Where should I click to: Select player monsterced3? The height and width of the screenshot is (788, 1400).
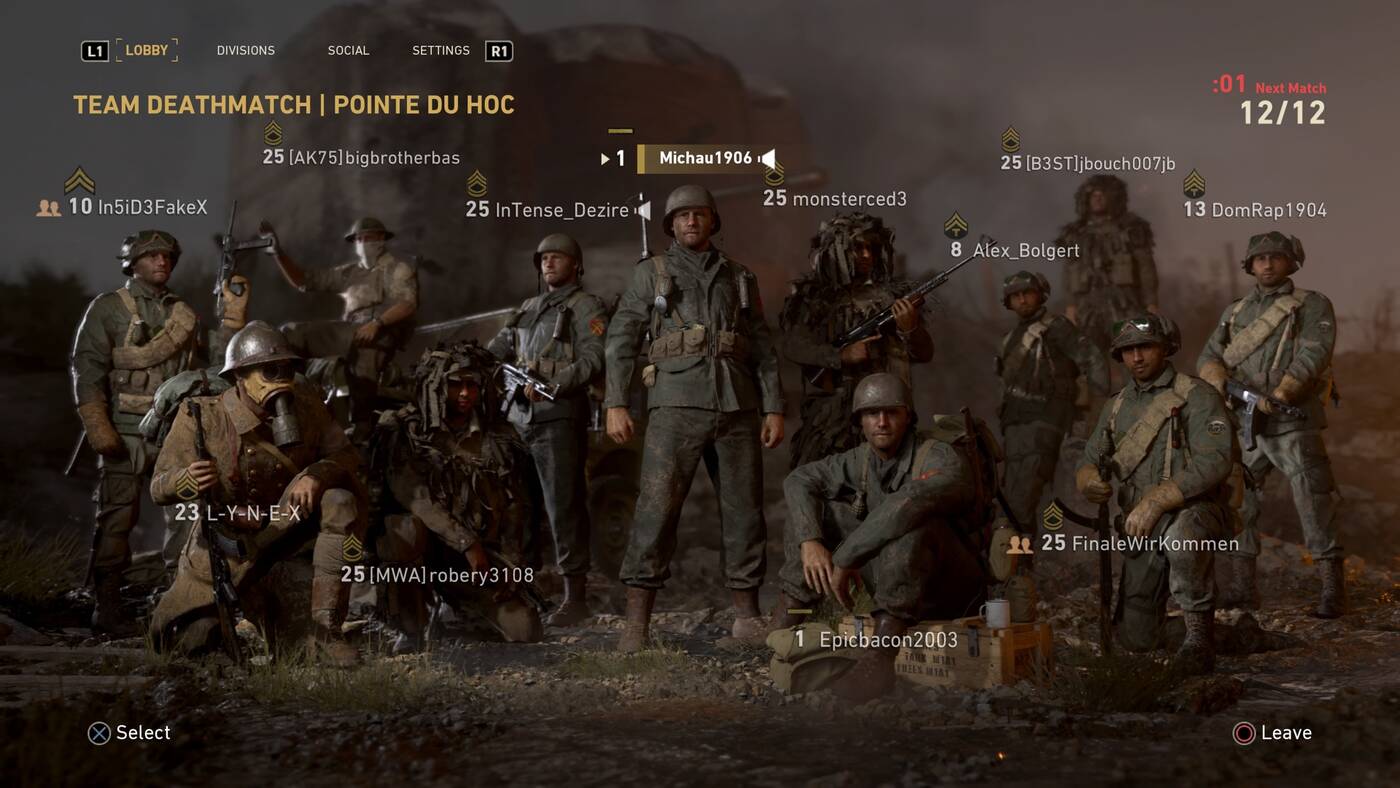pos(849,199)
